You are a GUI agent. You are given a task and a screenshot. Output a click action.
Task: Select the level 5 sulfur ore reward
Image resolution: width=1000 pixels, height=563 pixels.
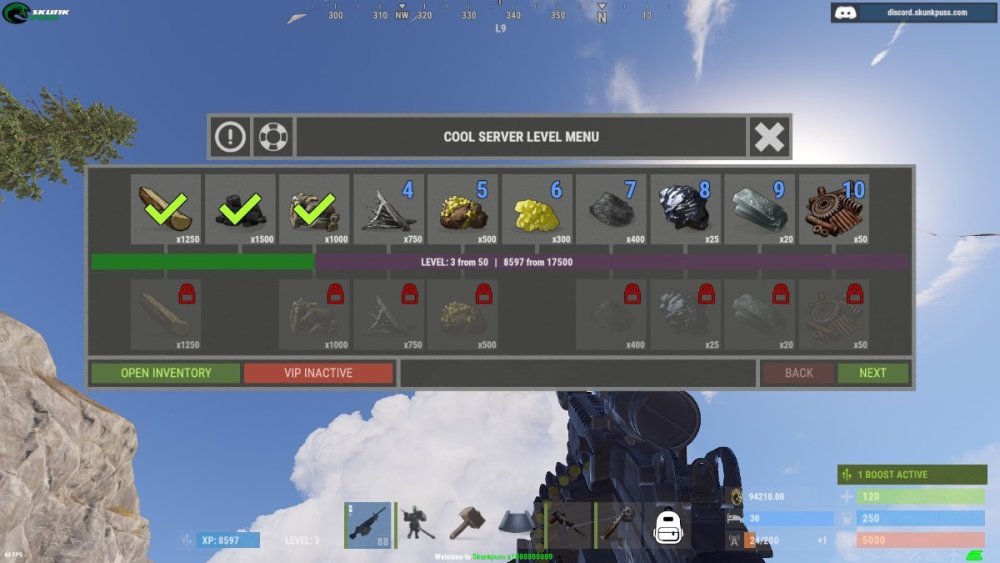click(463, 209)
